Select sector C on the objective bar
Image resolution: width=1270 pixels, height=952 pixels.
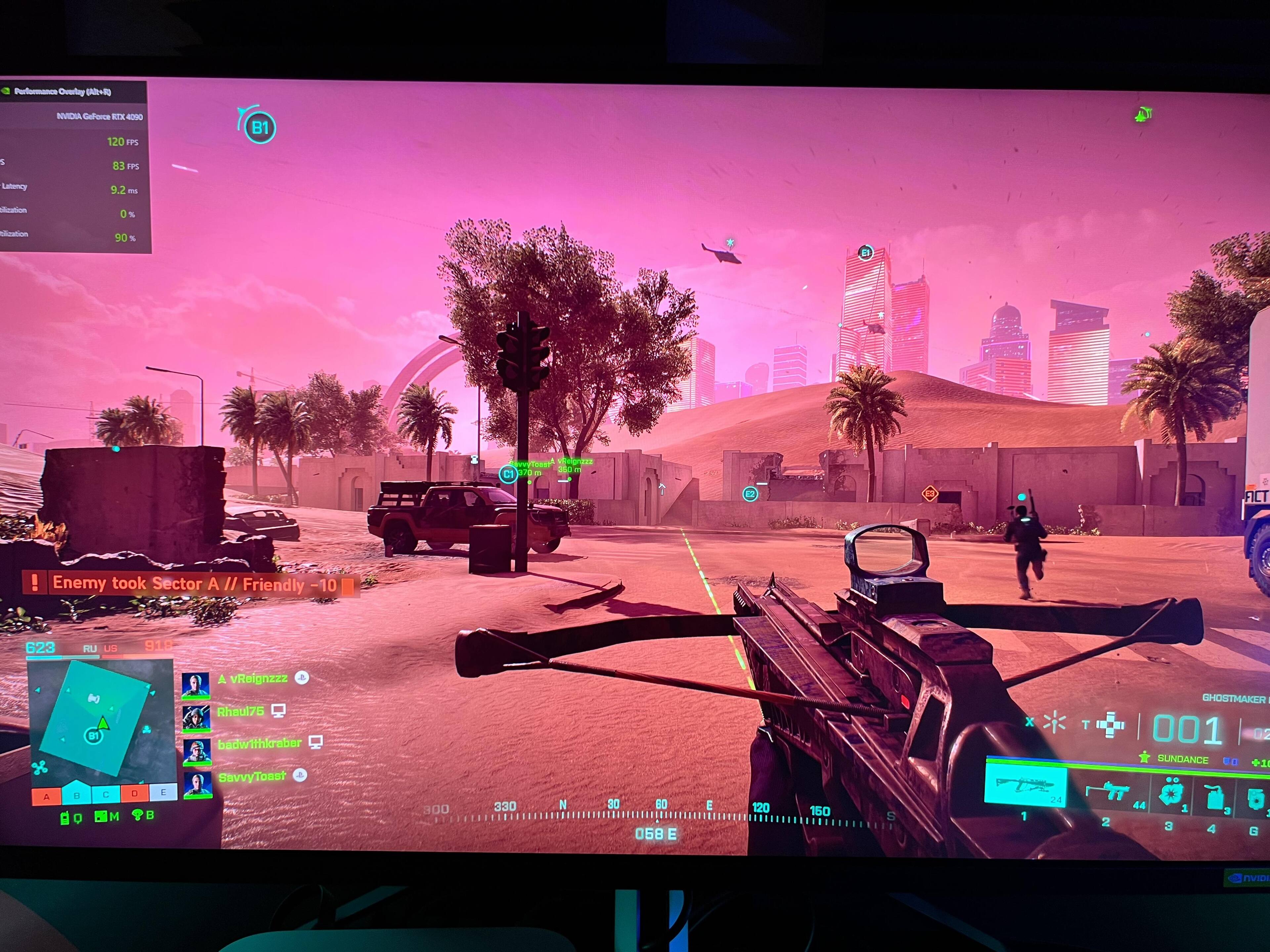pyautogui.click(x=106, y=795)
